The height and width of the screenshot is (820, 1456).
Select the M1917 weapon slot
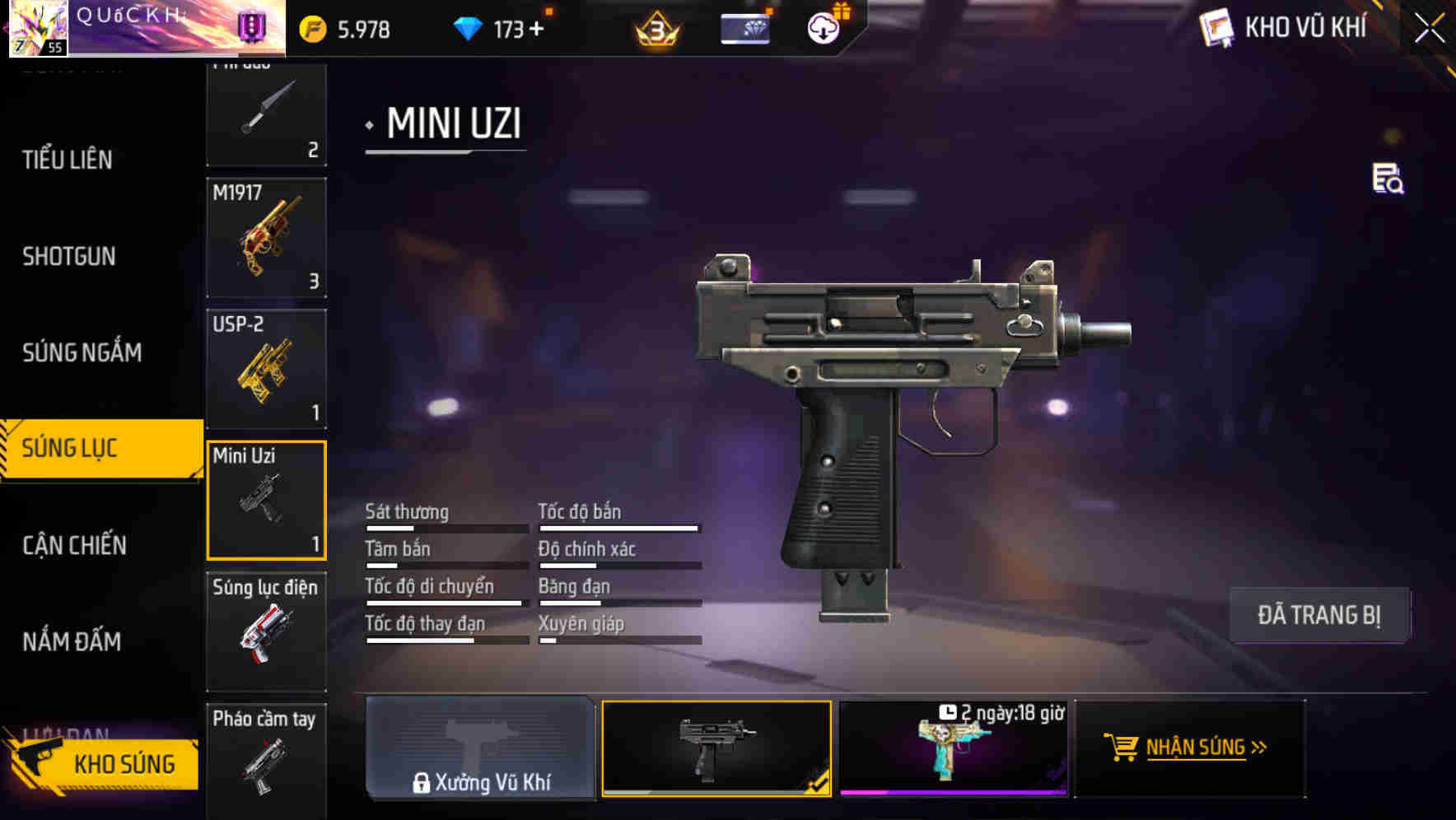tap(266, 238)
